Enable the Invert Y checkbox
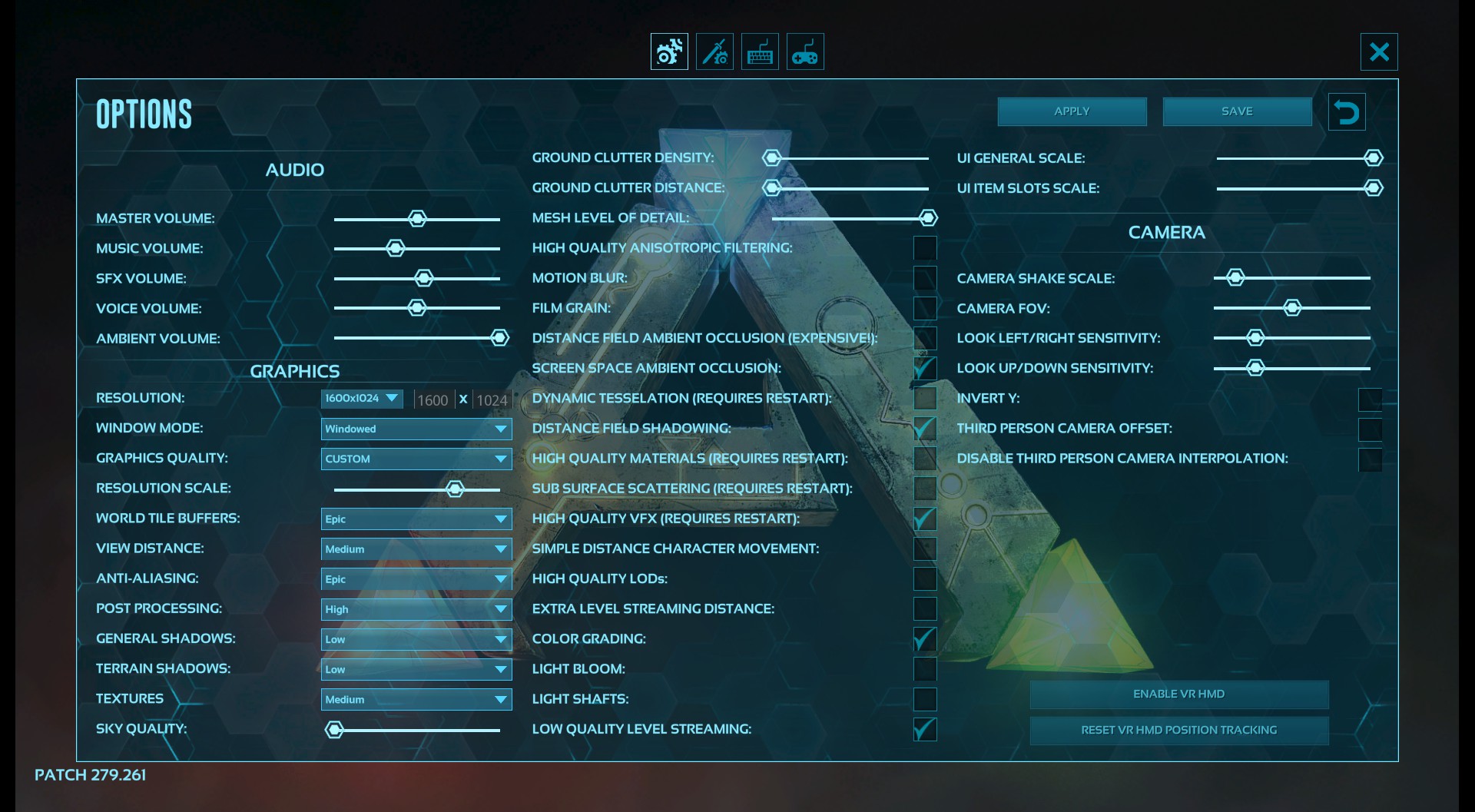 click(1370, 399)
